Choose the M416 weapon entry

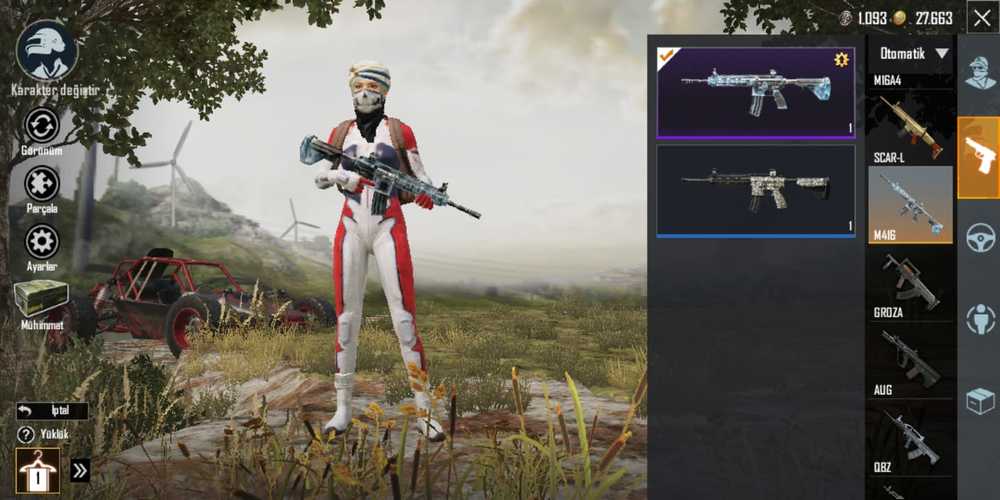click(x=910, y=205)
